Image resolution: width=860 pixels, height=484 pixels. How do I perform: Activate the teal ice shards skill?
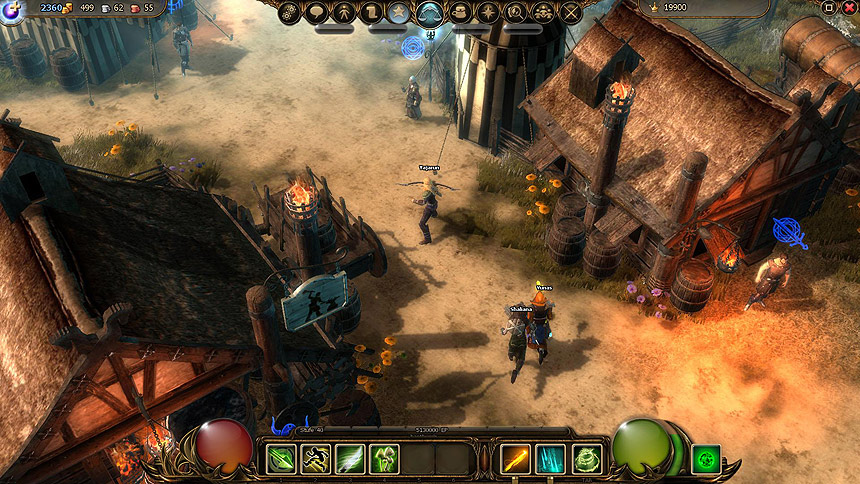tap(551, 459)
